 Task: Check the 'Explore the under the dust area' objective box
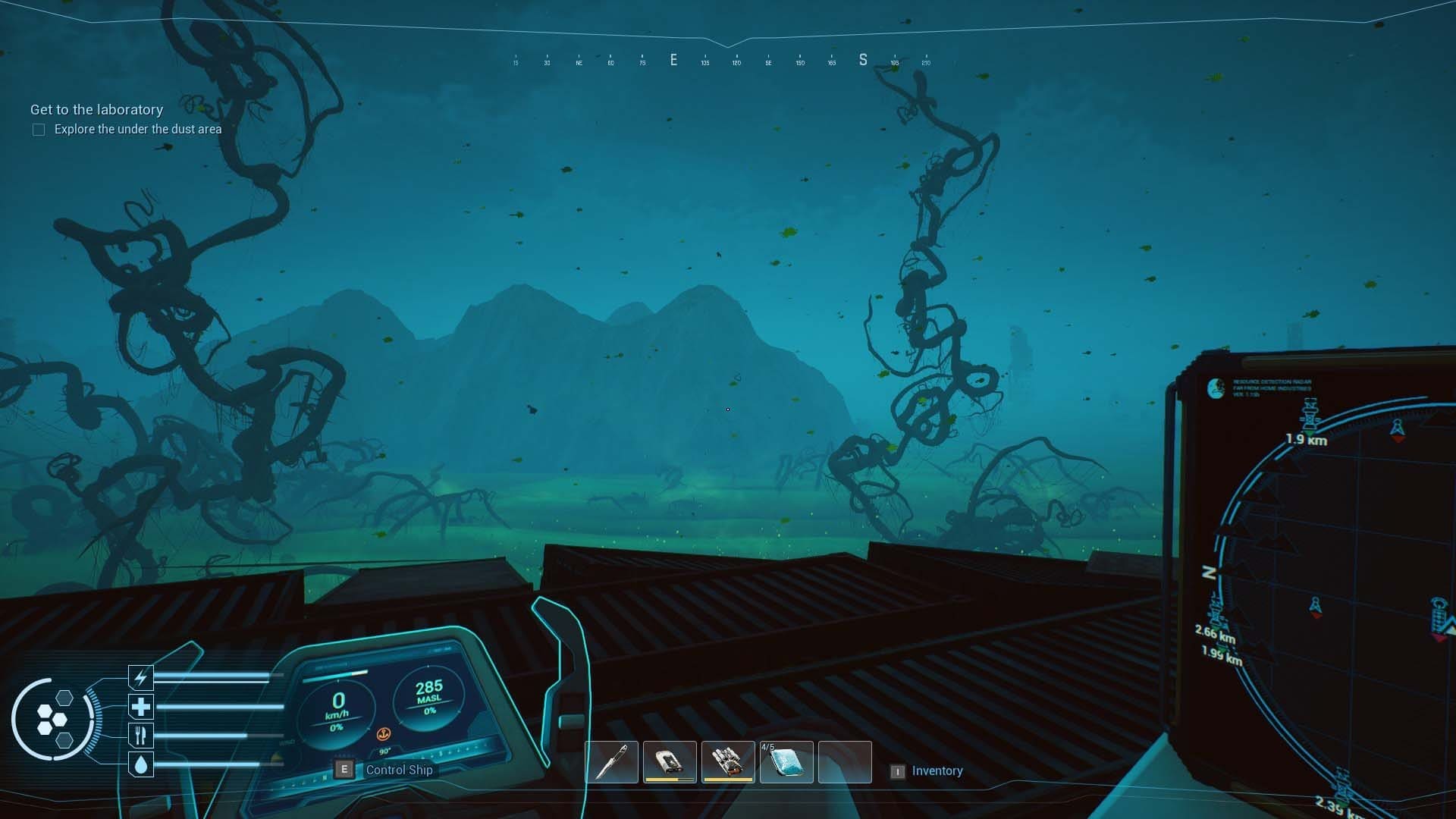38,130
